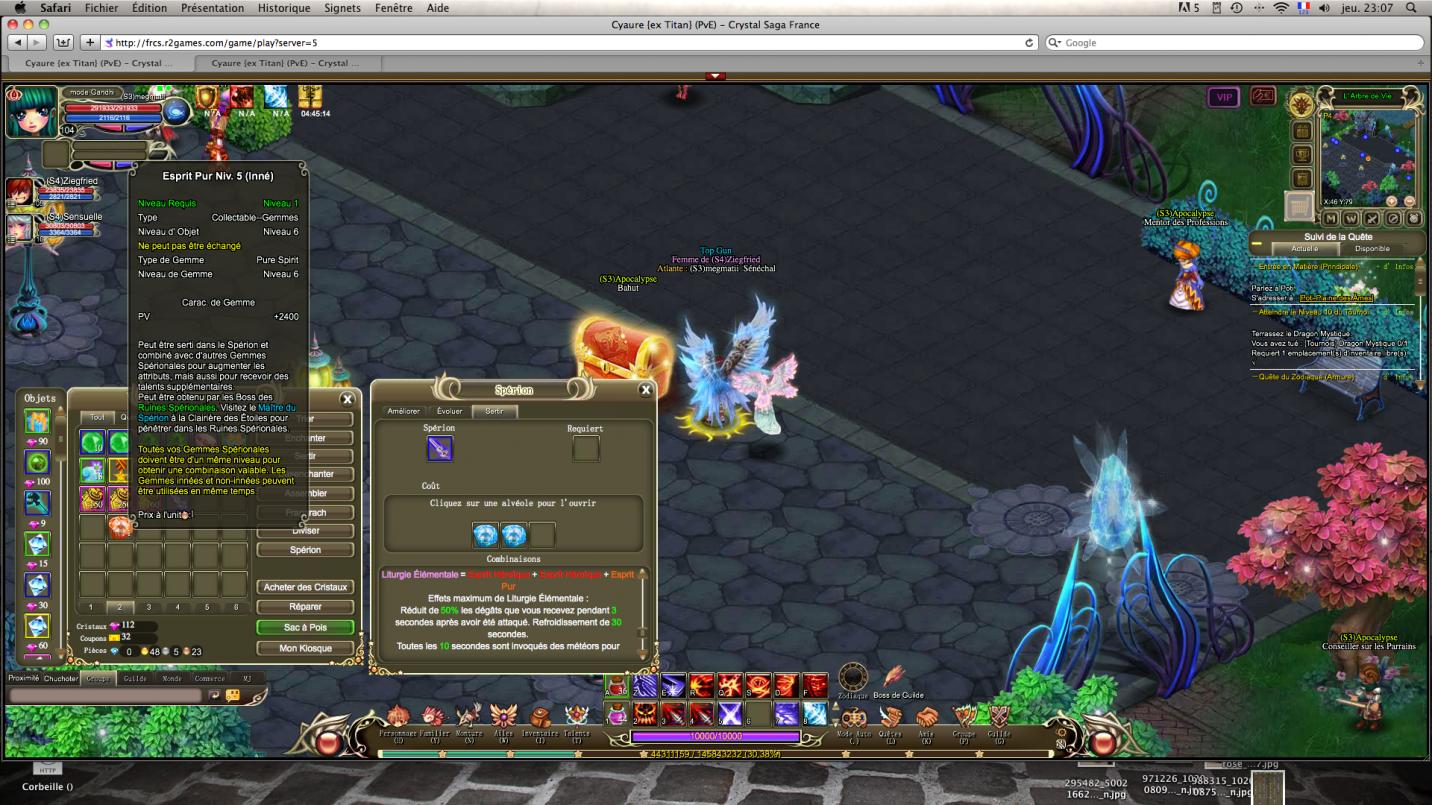Show the Disponible quests tab
Image resolution: width=1432 pixels, height=805 pixels.
tap(1371, 248)
